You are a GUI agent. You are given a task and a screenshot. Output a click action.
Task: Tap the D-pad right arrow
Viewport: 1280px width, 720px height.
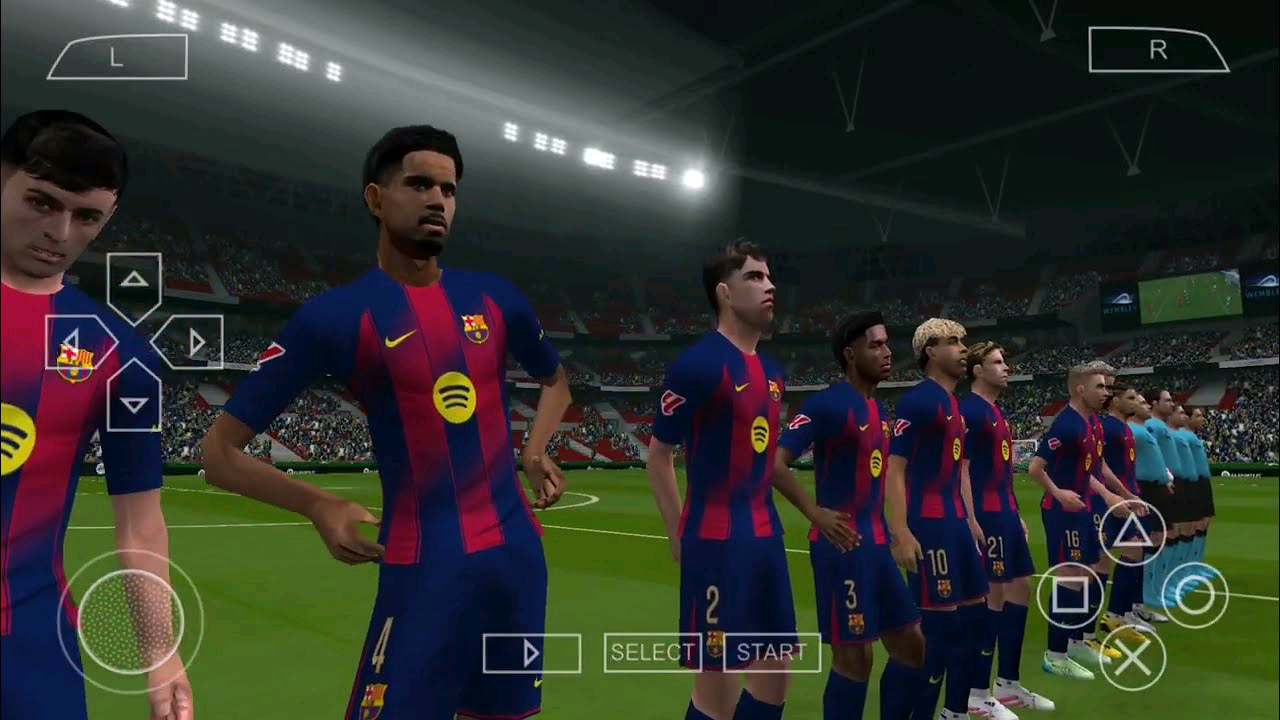[x=191, y=341]
